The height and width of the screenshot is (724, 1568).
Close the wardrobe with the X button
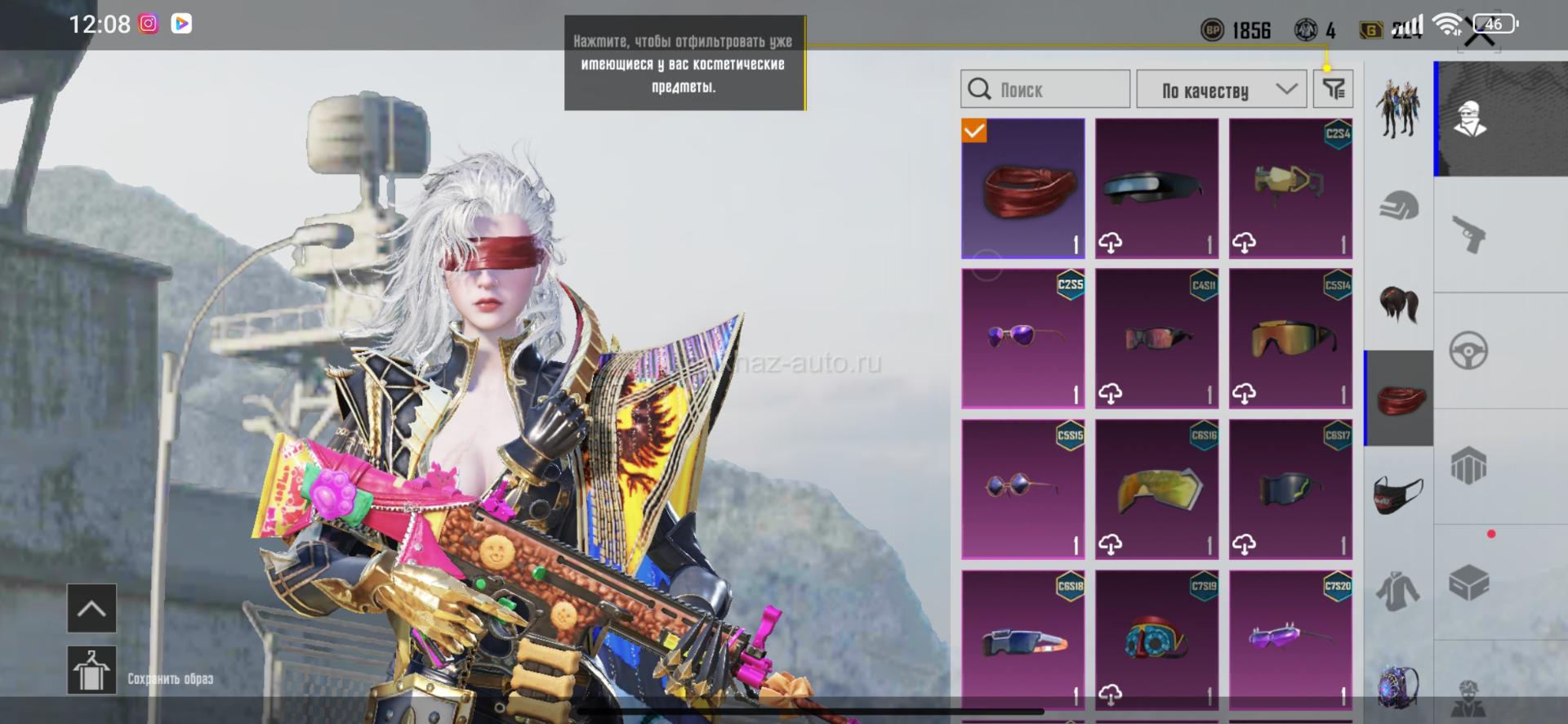(1479, 34)
